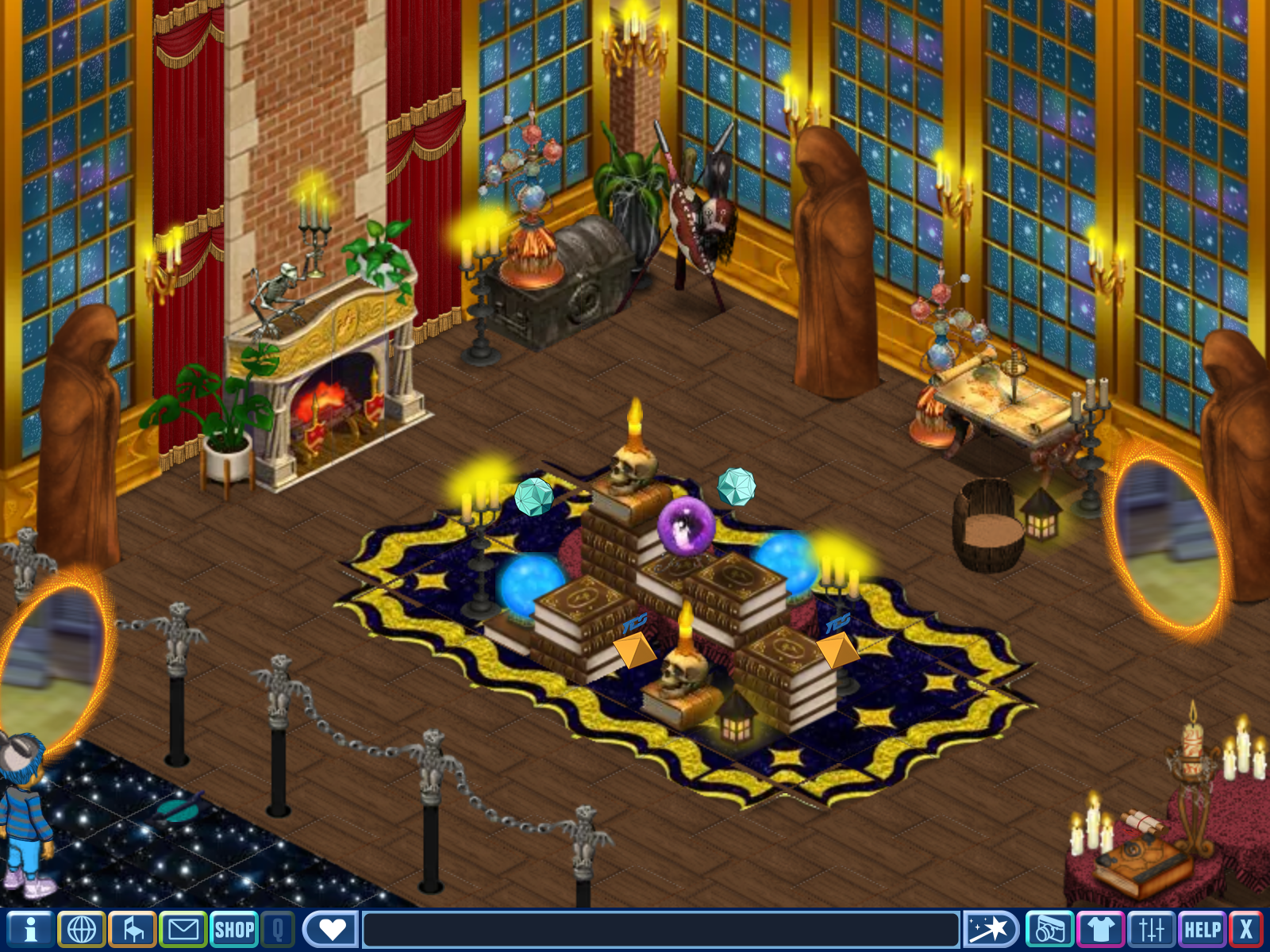This screenshot has height=952, width=1270.
Task: Open the info panel button
Action: [30, 929]
